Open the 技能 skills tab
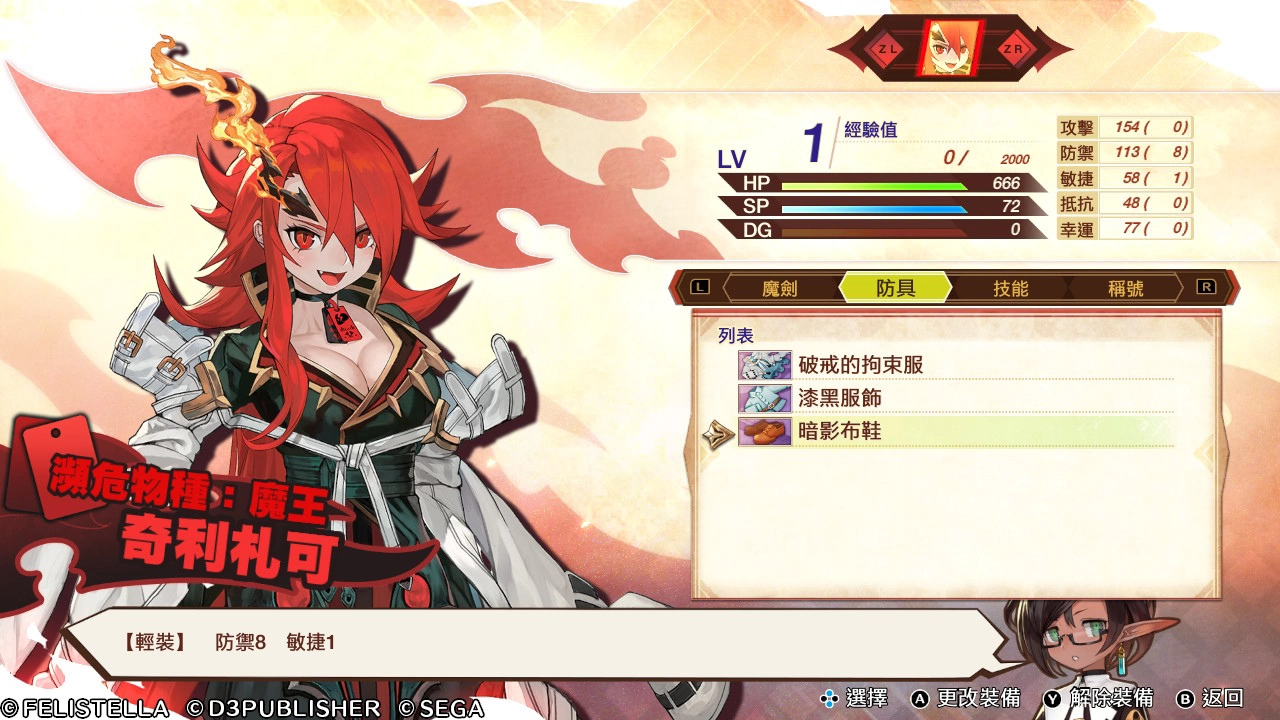1280x720 pixels. 1010,288
